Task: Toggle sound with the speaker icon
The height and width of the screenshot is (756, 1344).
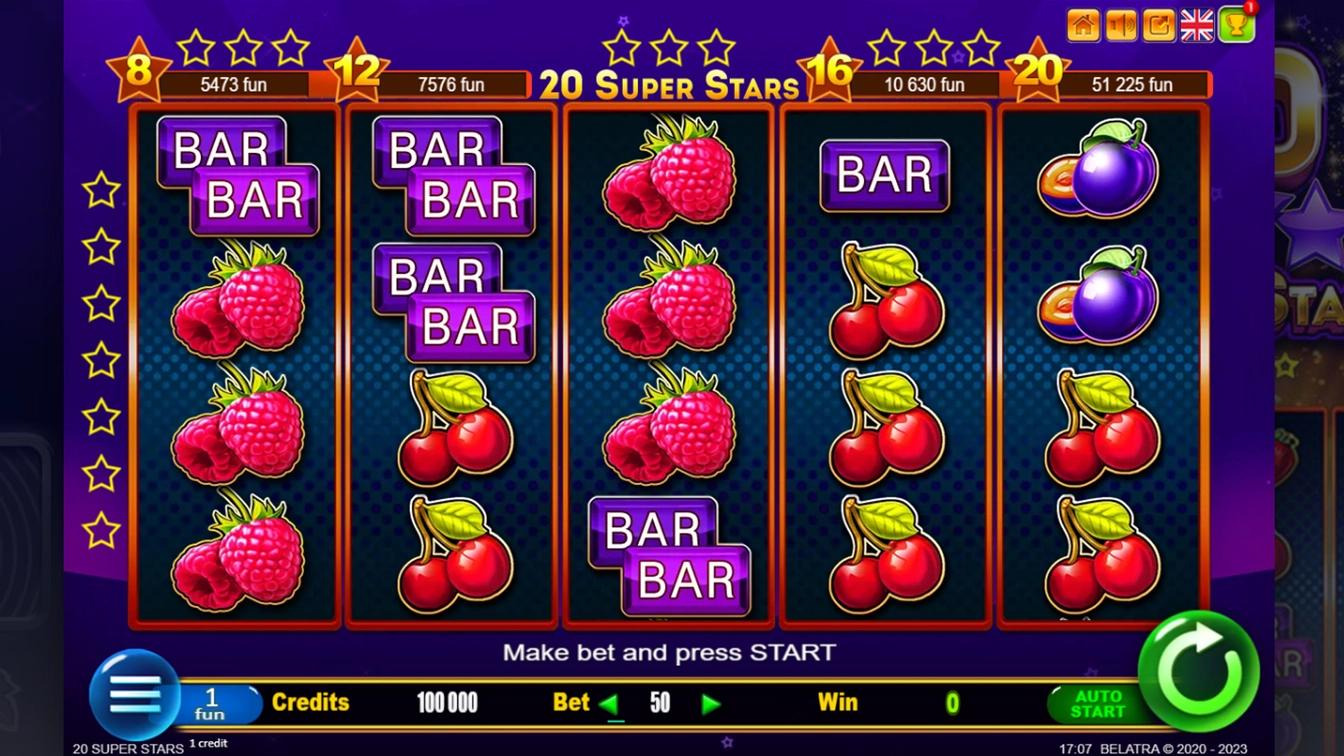Action: tap(1121, 26)
